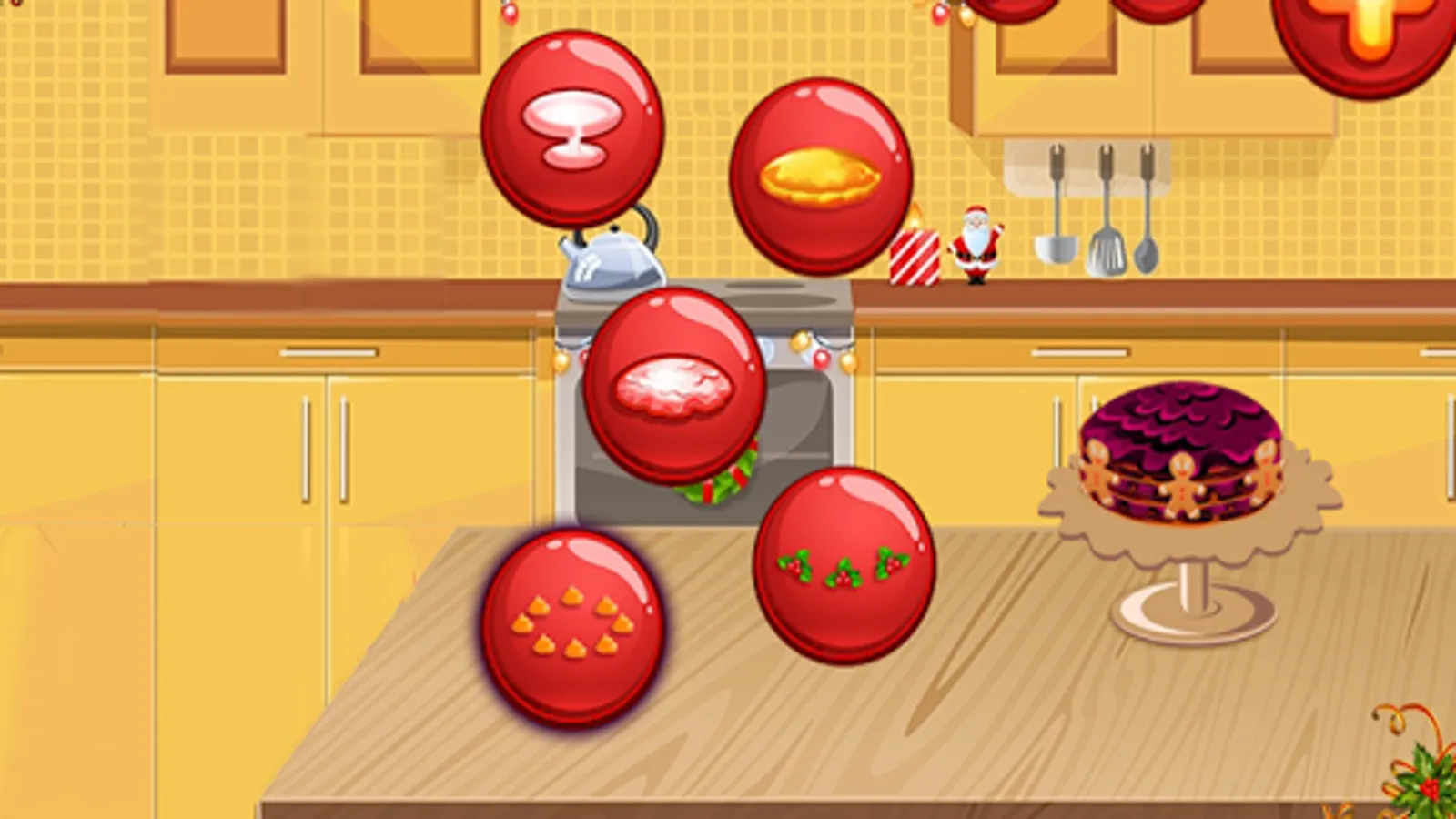Click the striped Christmas candle beside Santa
Image resolution: width=1456 pixels, height=819 pixels.
915,259
